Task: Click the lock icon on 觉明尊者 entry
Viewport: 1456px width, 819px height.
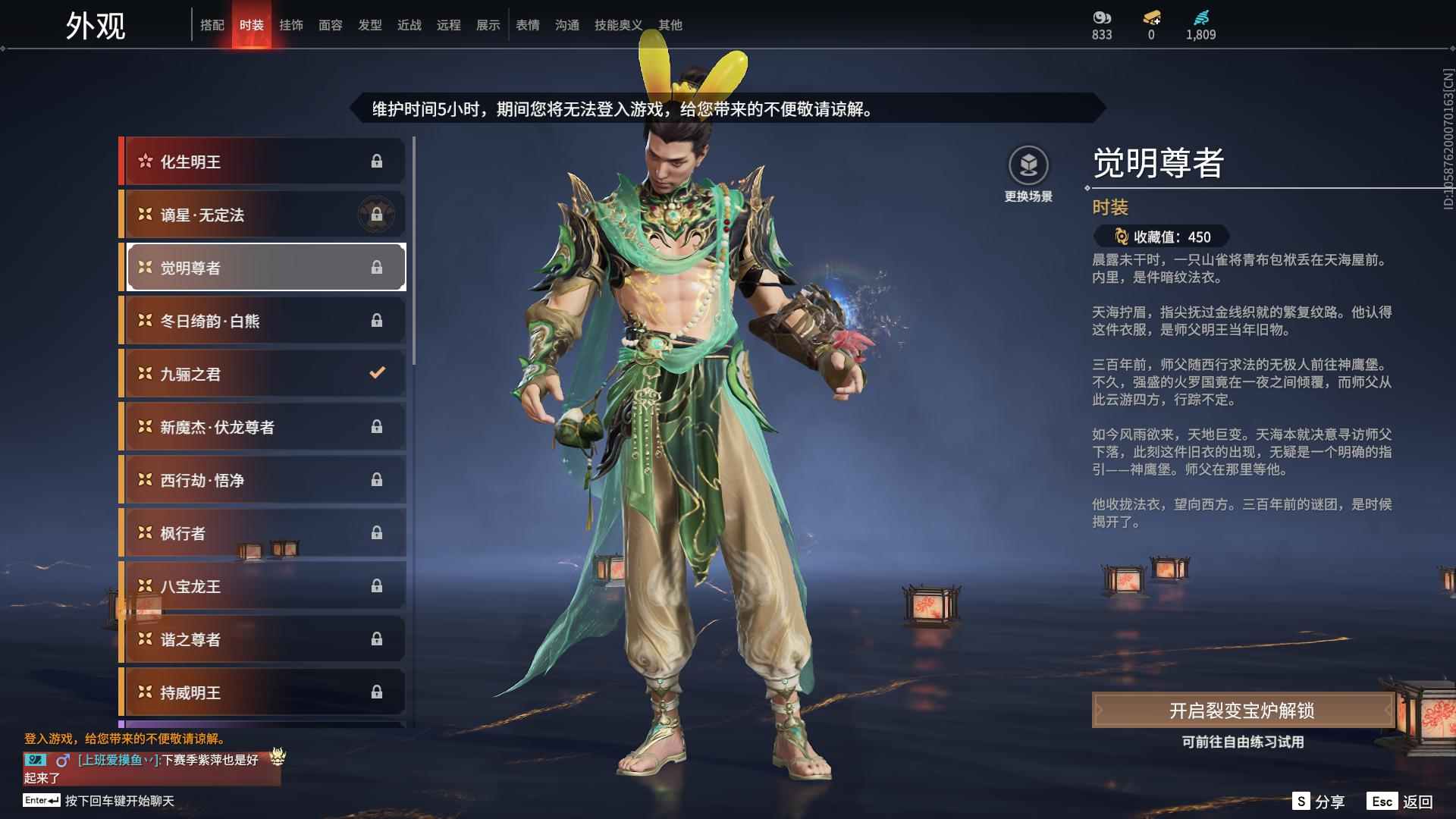Action: 377,267
